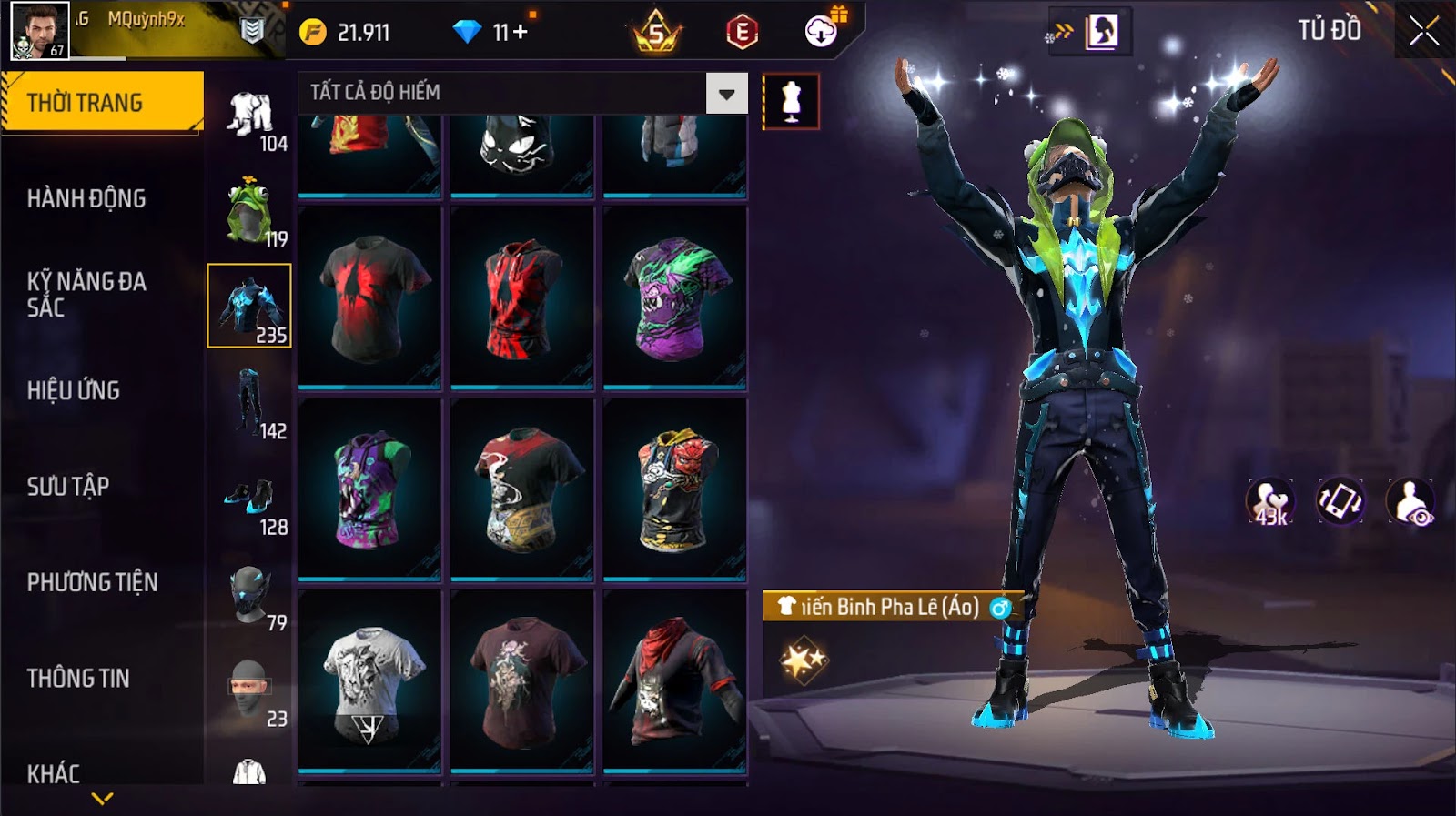Viewport: 1456px width, 816px height.
Task: Toggle the character view eye icon
Action: (1410, 501)
